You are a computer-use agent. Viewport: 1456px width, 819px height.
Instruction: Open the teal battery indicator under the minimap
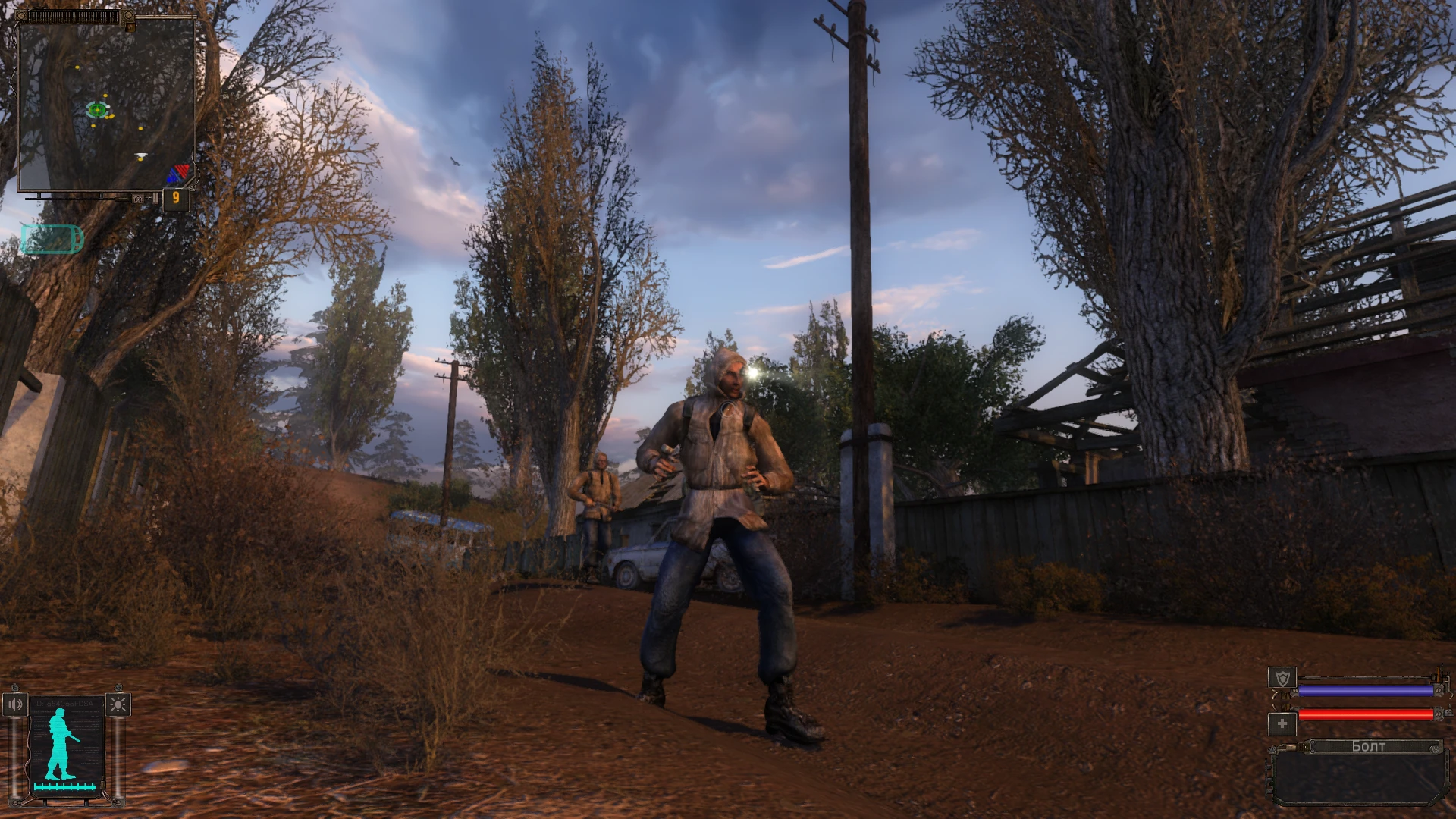coord(52,239)
